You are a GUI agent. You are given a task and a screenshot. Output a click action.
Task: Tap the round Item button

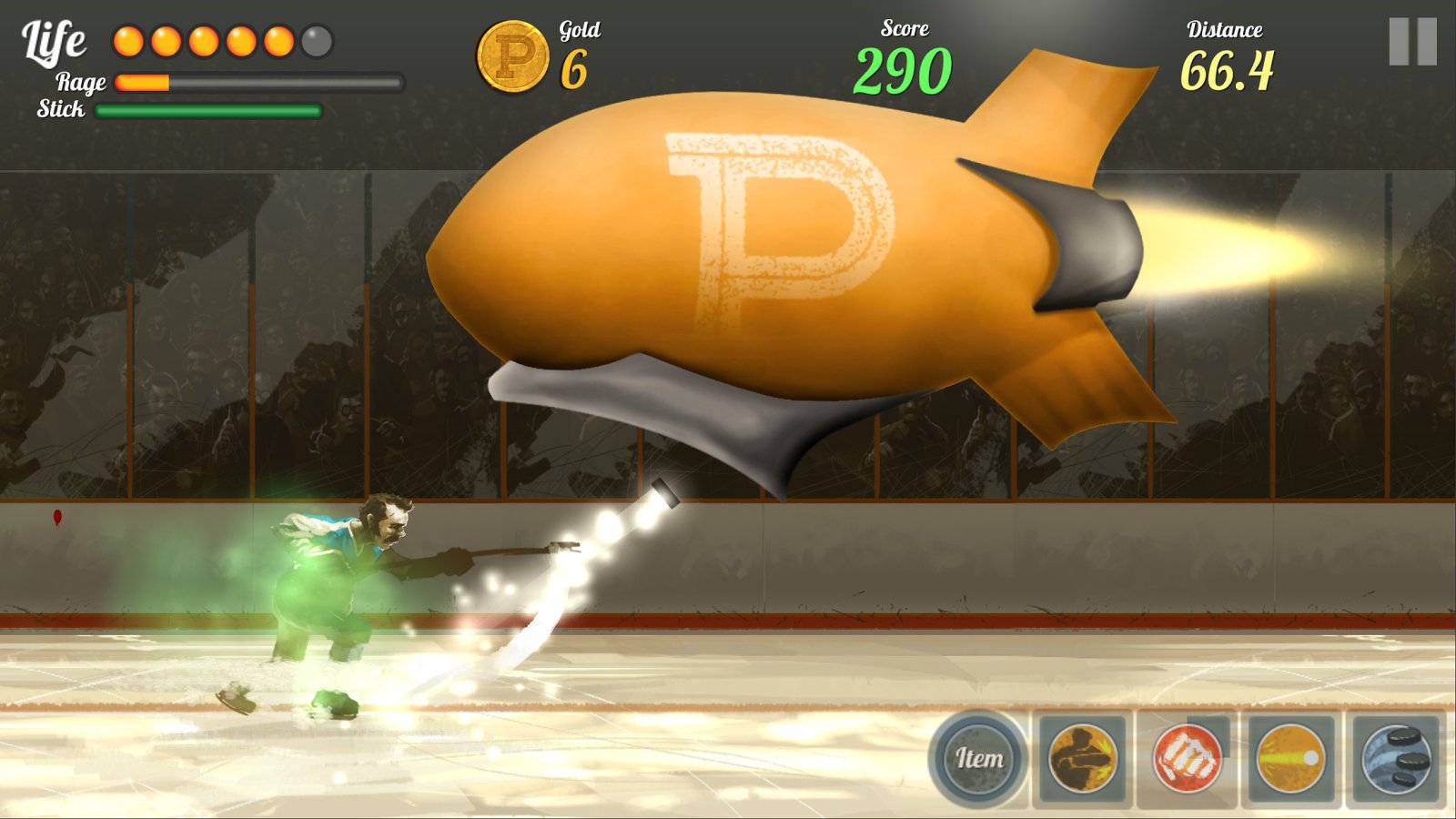click(x=978, y=758)
